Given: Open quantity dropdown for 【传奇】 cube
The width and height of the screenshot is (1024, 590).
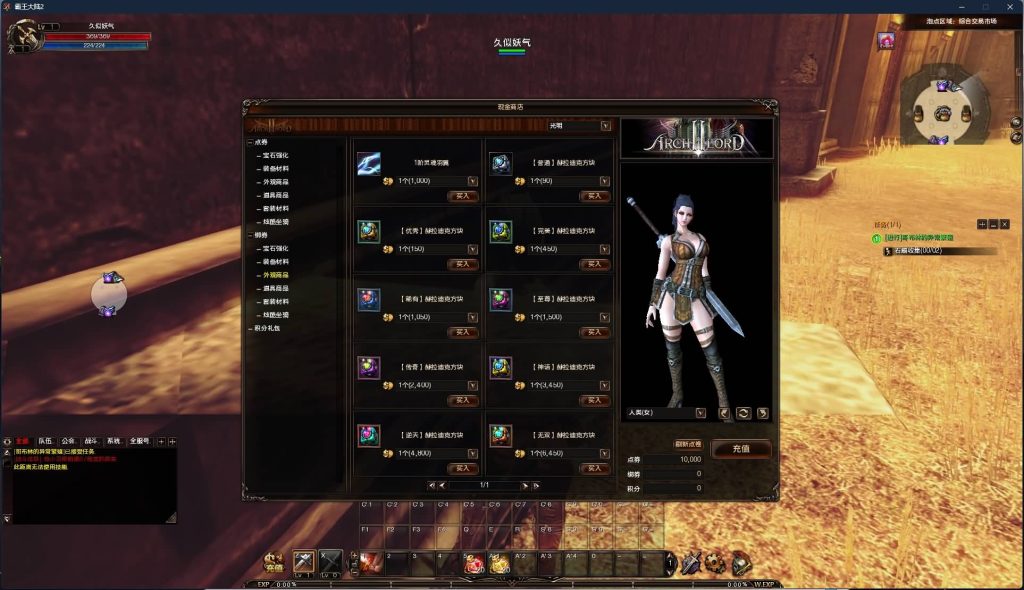Looking at the screenshot, I should [472, 385].
